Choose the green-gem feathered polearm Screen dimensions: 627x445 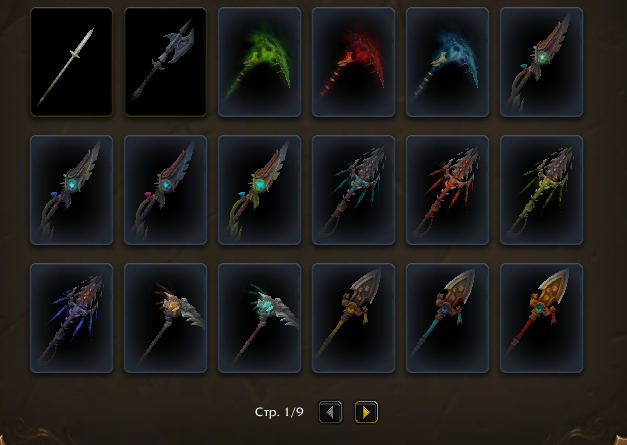[x=541, y=62]
